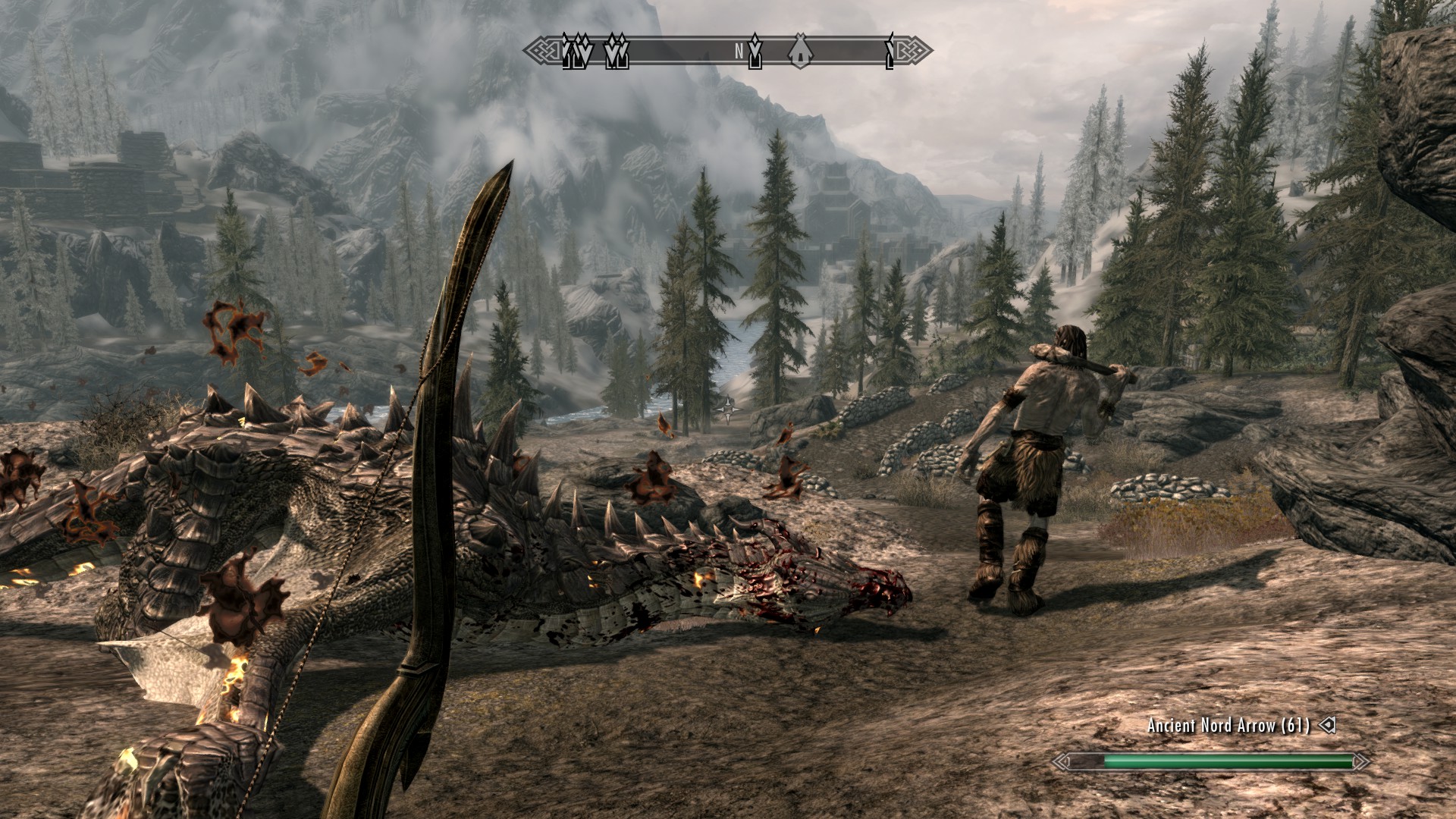Viewport: 1456px width, 819px height.
Task: Select the quest marker beside the N
Action: (x=755, y=52)
